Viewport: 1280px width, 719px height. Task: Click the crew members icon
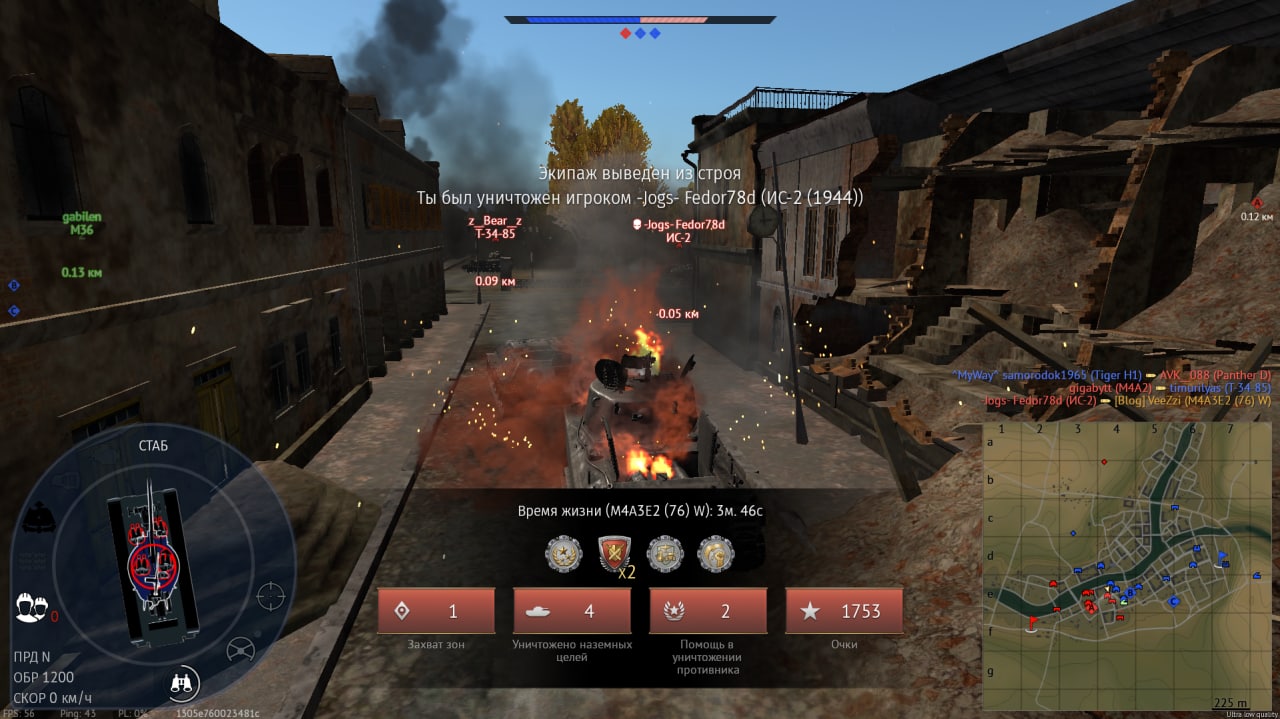pos(31,606)
